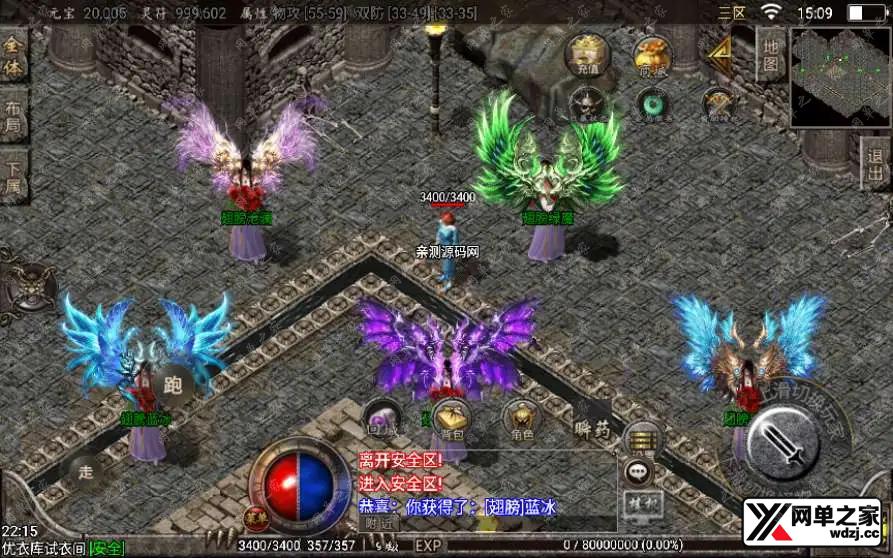893x558 pixels.
Task: Use the 回城 return-to-town icon
Action: pos(380,420)
